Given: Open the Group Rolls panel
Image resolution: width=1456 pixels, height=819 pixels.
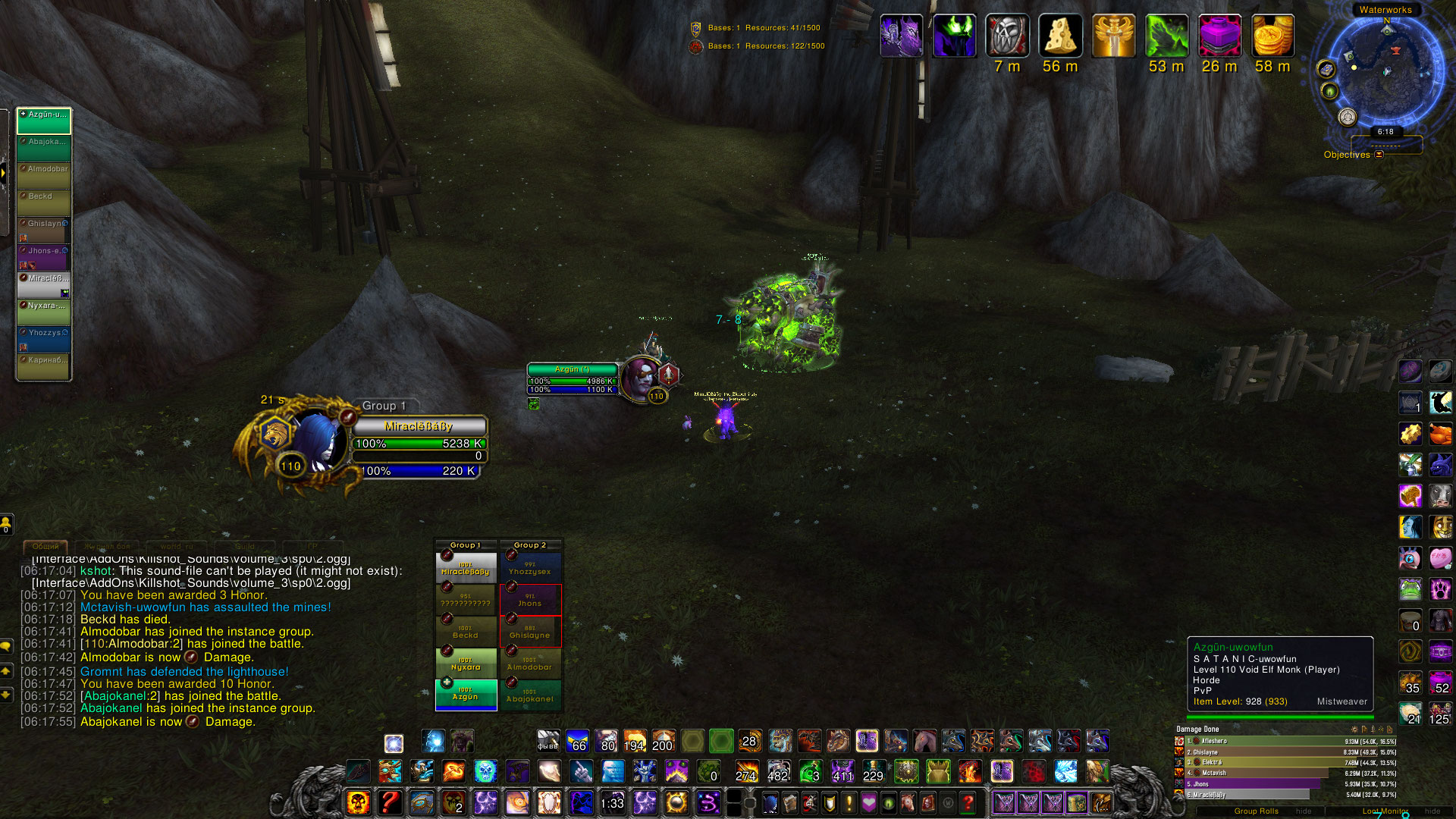Looking at the screenshot, I should pyautogui.click(x=1257, y=811).
